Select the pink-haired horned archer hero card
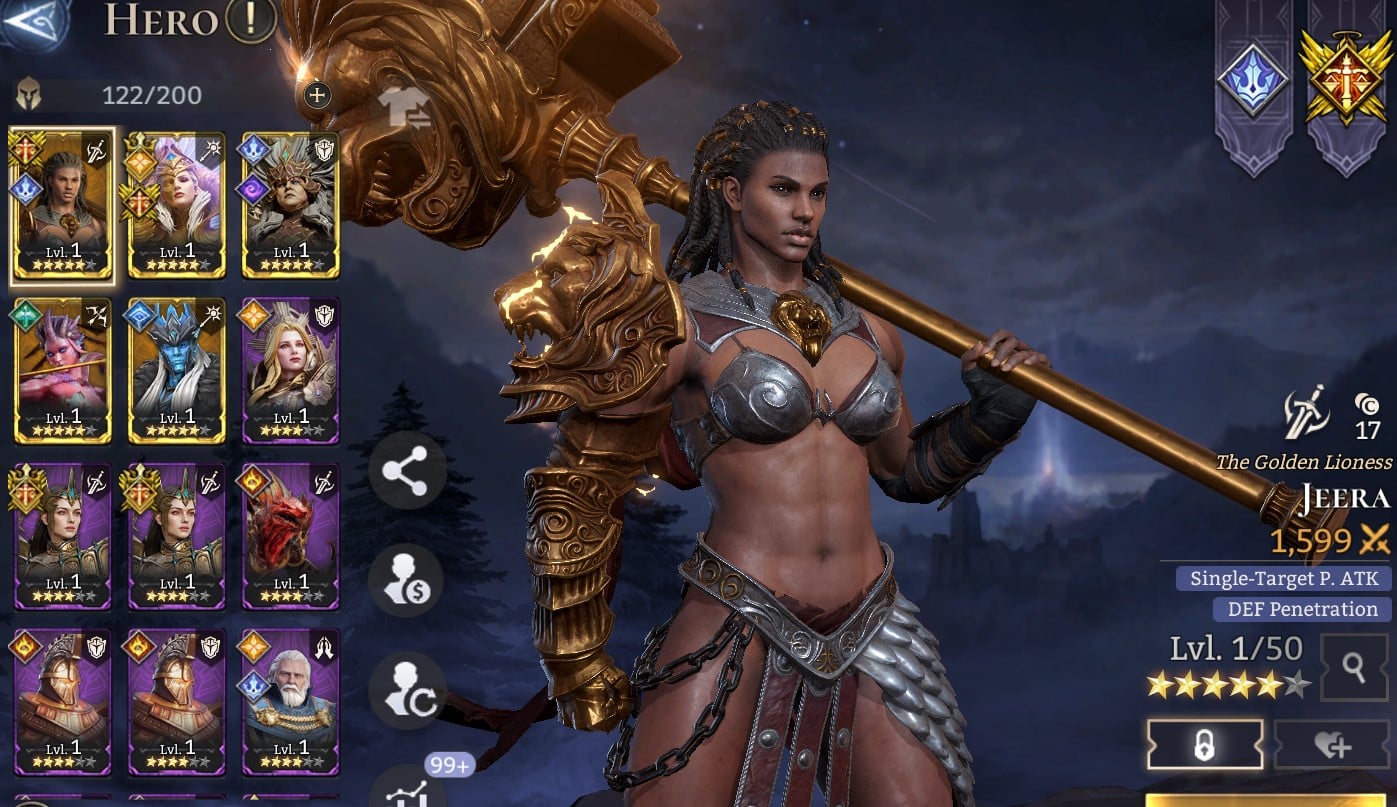 [x=62, y=370]
